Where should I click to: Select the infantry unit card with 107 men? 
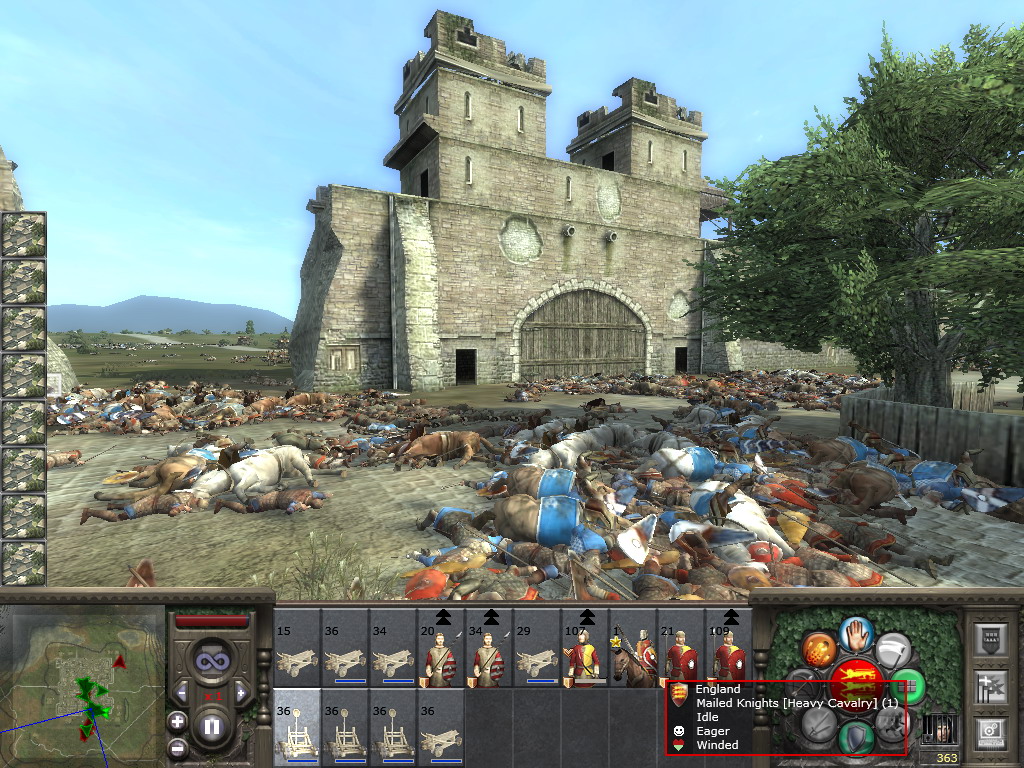(x=585, y=648)
